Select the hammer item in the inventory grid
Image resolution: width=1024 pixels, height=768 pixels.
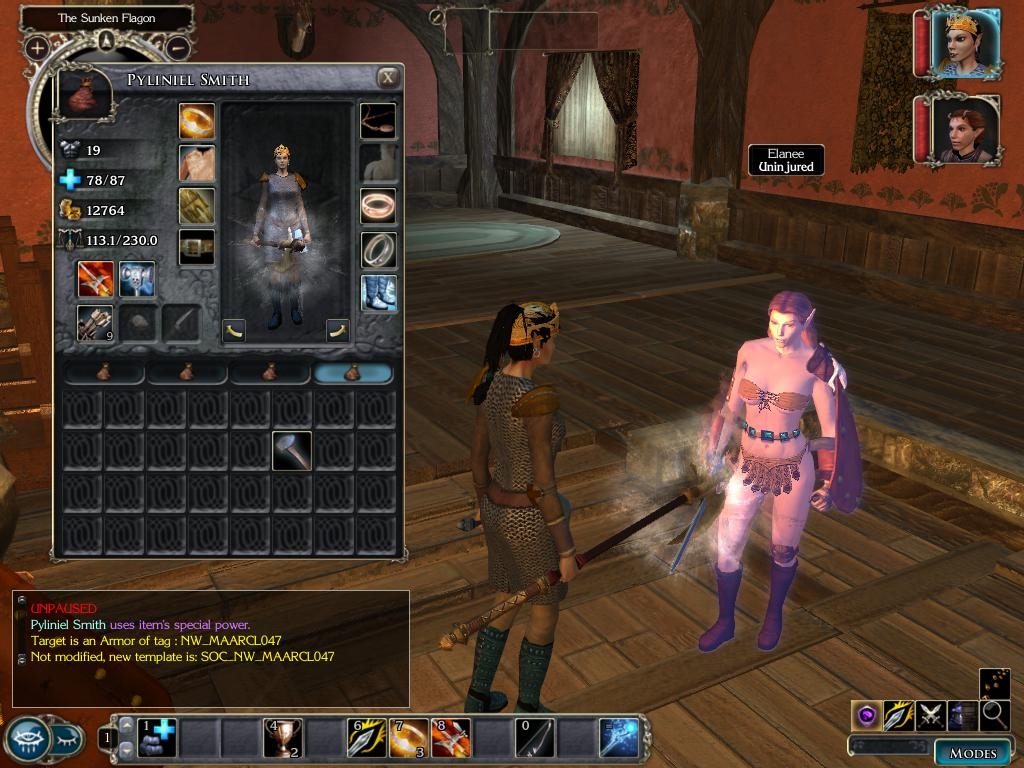point(292,451)
